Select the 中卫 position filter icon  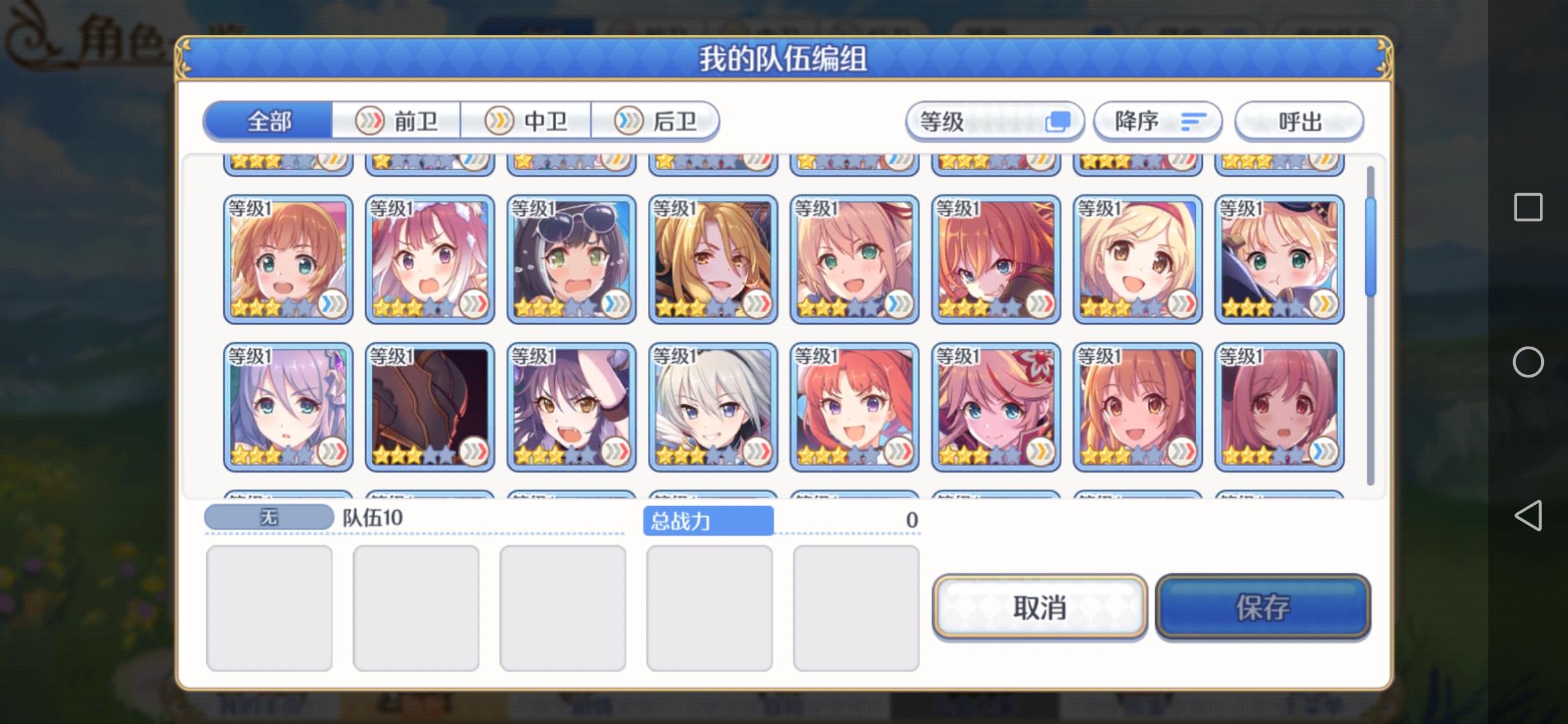[497, 121]
